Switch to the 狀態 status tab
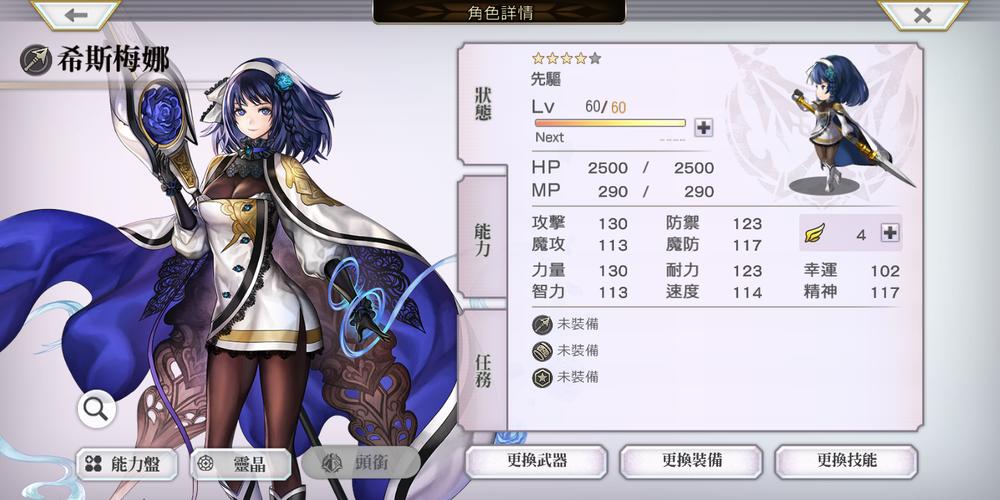This screenshot has height=500, width=1000. tap(483, 104)
